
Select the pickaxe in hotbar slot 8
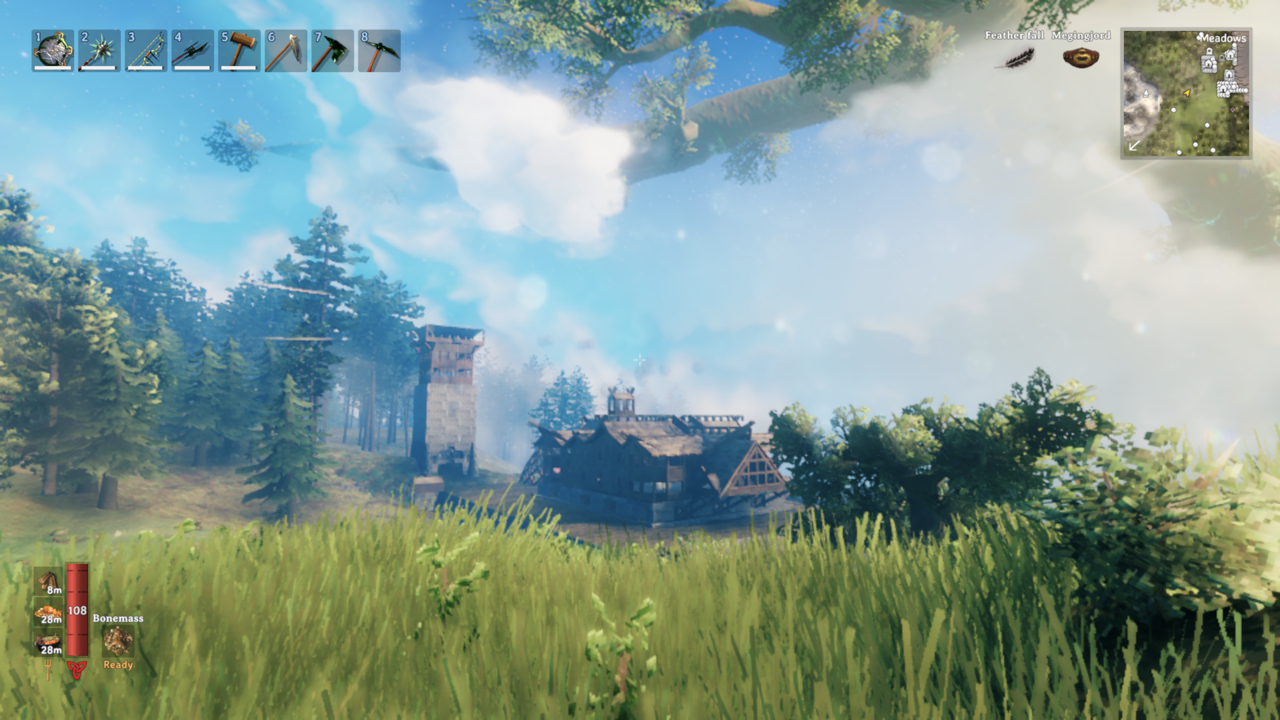click(379, 51)
